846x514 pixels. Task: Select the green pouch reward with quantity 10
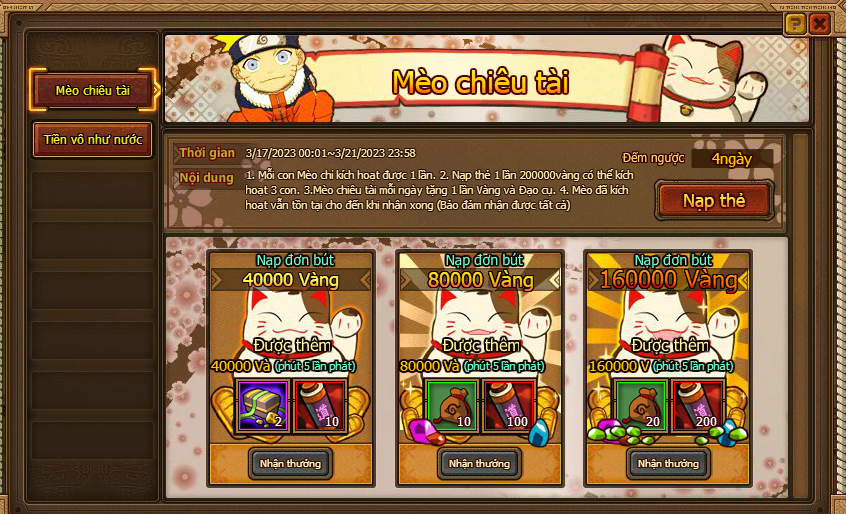(451, 405)
